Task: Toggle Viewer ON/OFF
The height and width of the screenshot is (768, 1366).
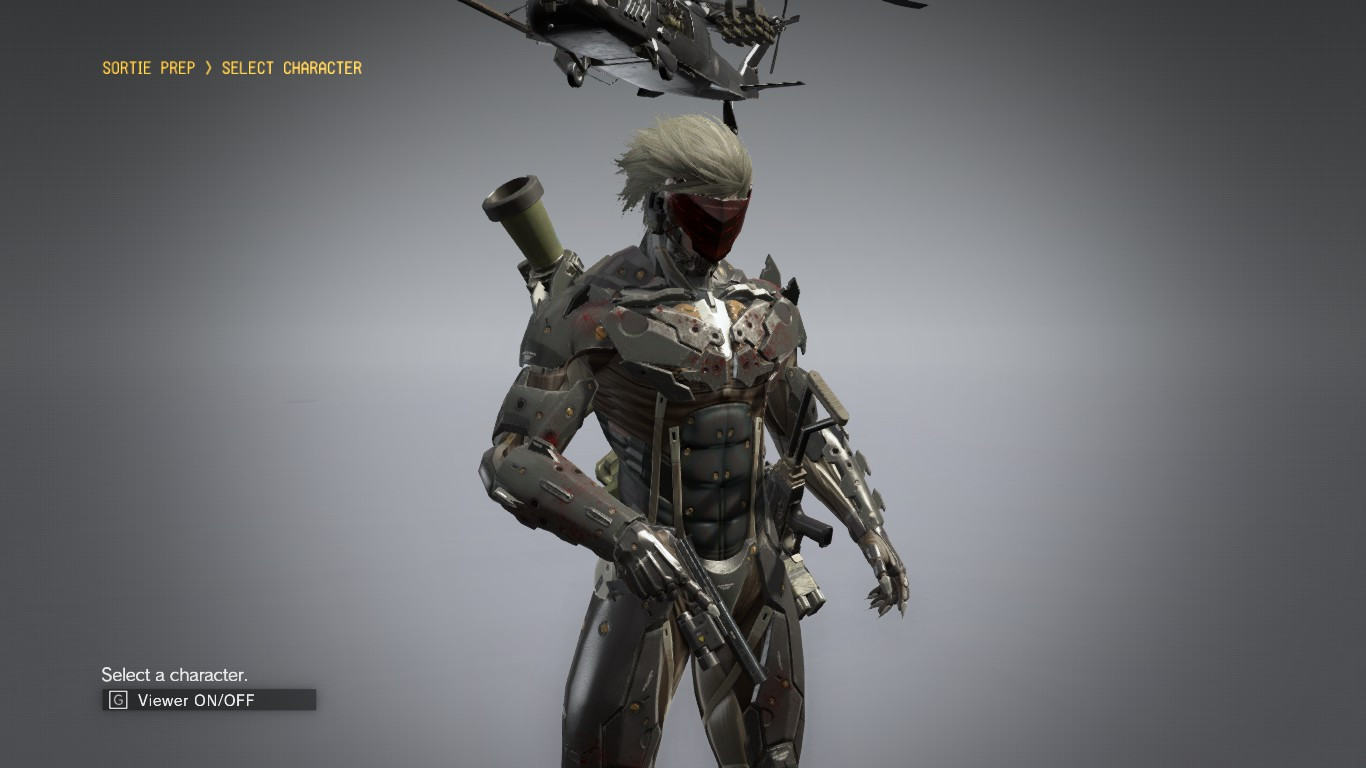Action: 196,700
